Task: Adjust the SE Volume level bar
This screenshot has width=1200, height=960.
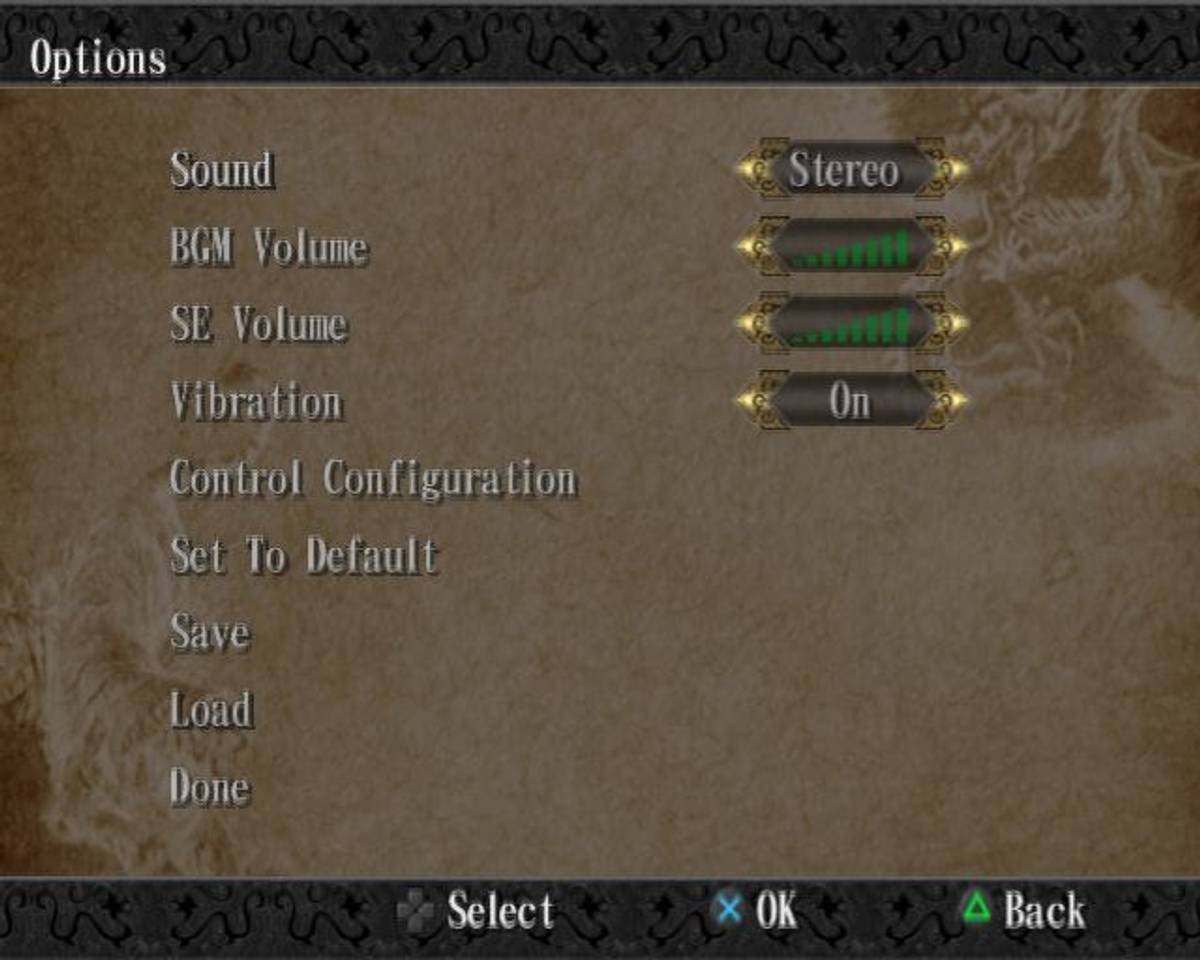Action: [x=852, y=324]
